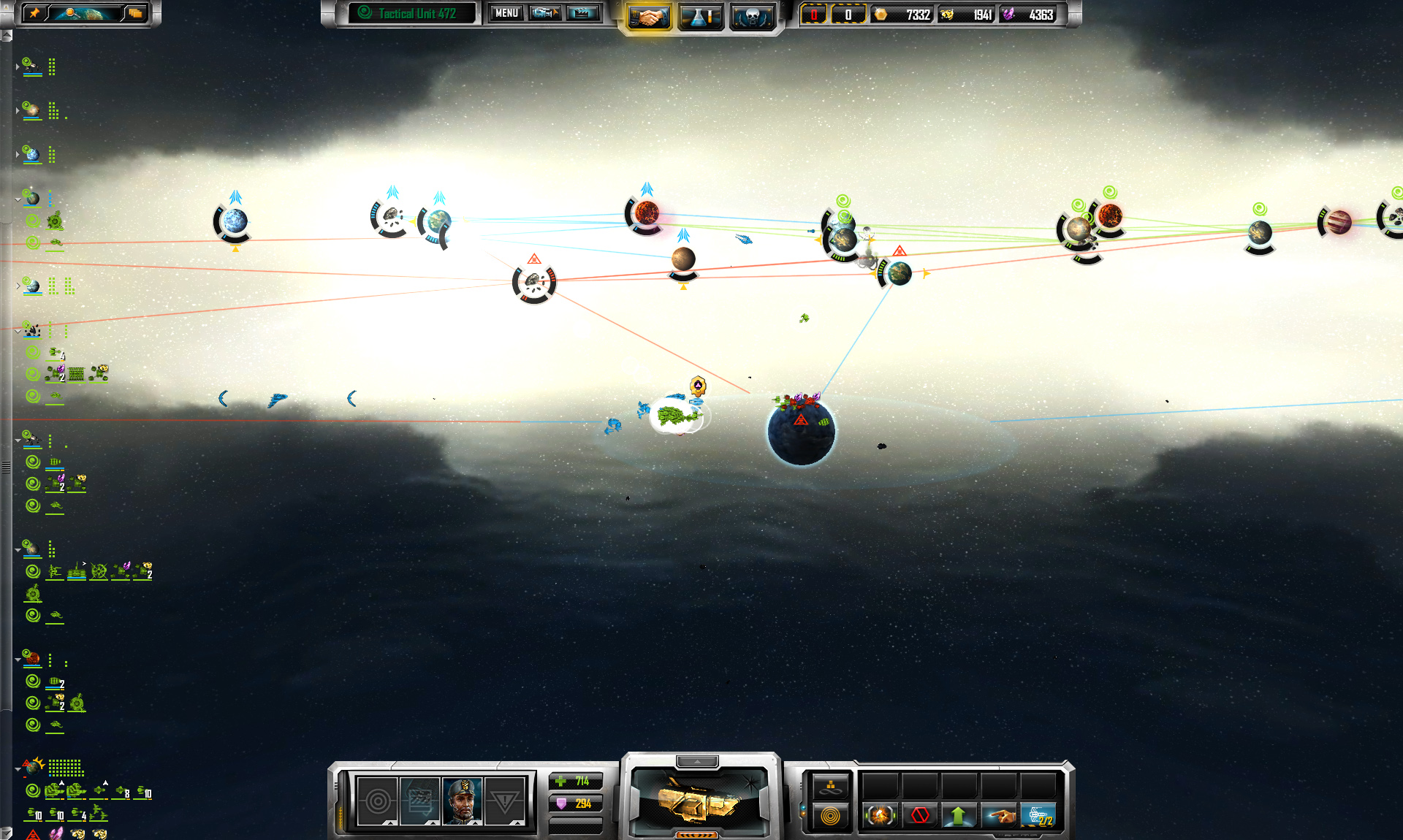The image size is (1403, 840).
Task: Open the diplomacy handshake screen
Action: tap(648, 16)
